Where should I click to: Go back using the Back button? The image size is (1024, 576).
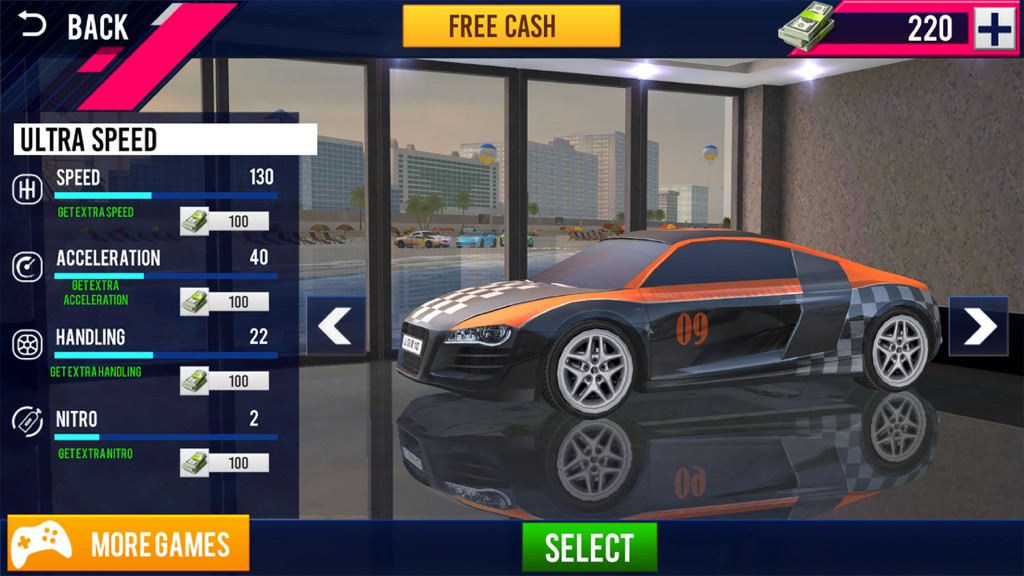click(75, 27)
